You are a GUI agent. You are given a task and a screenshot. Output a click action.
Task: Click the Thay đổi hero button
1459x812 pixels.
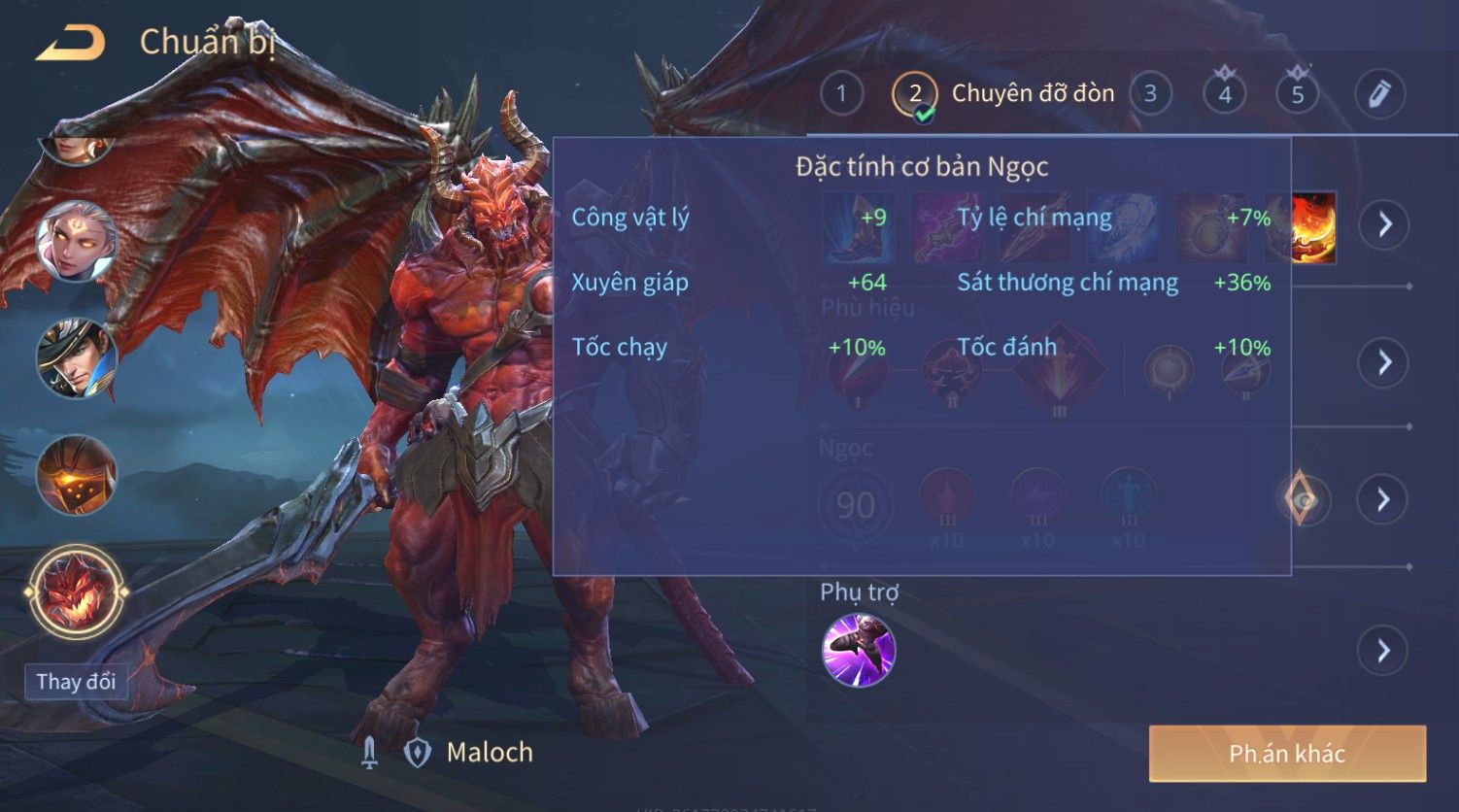pyautogui.click(x=76, y=682)
